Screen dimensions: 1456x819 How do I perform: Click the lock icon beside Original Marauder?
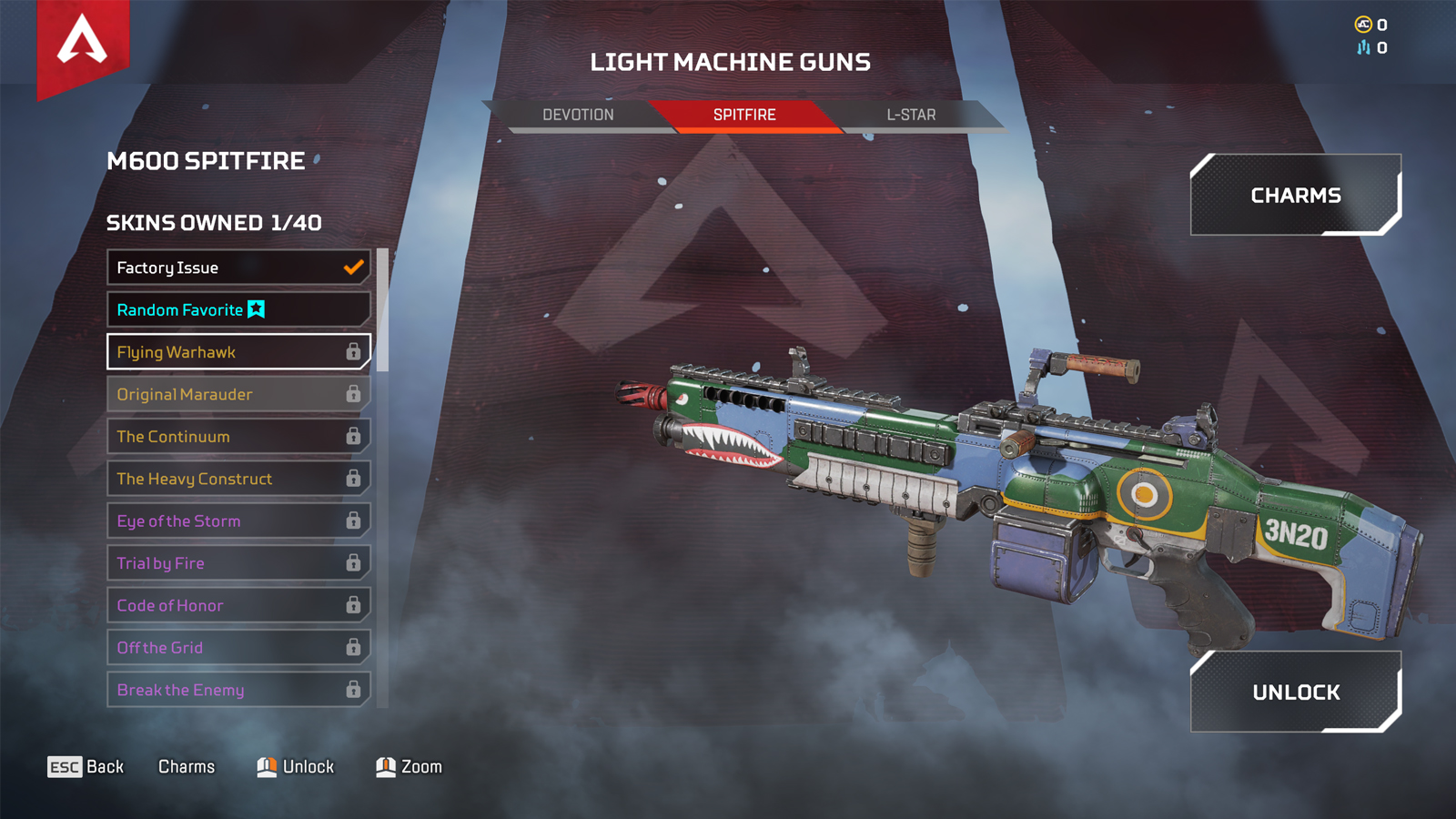click(354, 394)
